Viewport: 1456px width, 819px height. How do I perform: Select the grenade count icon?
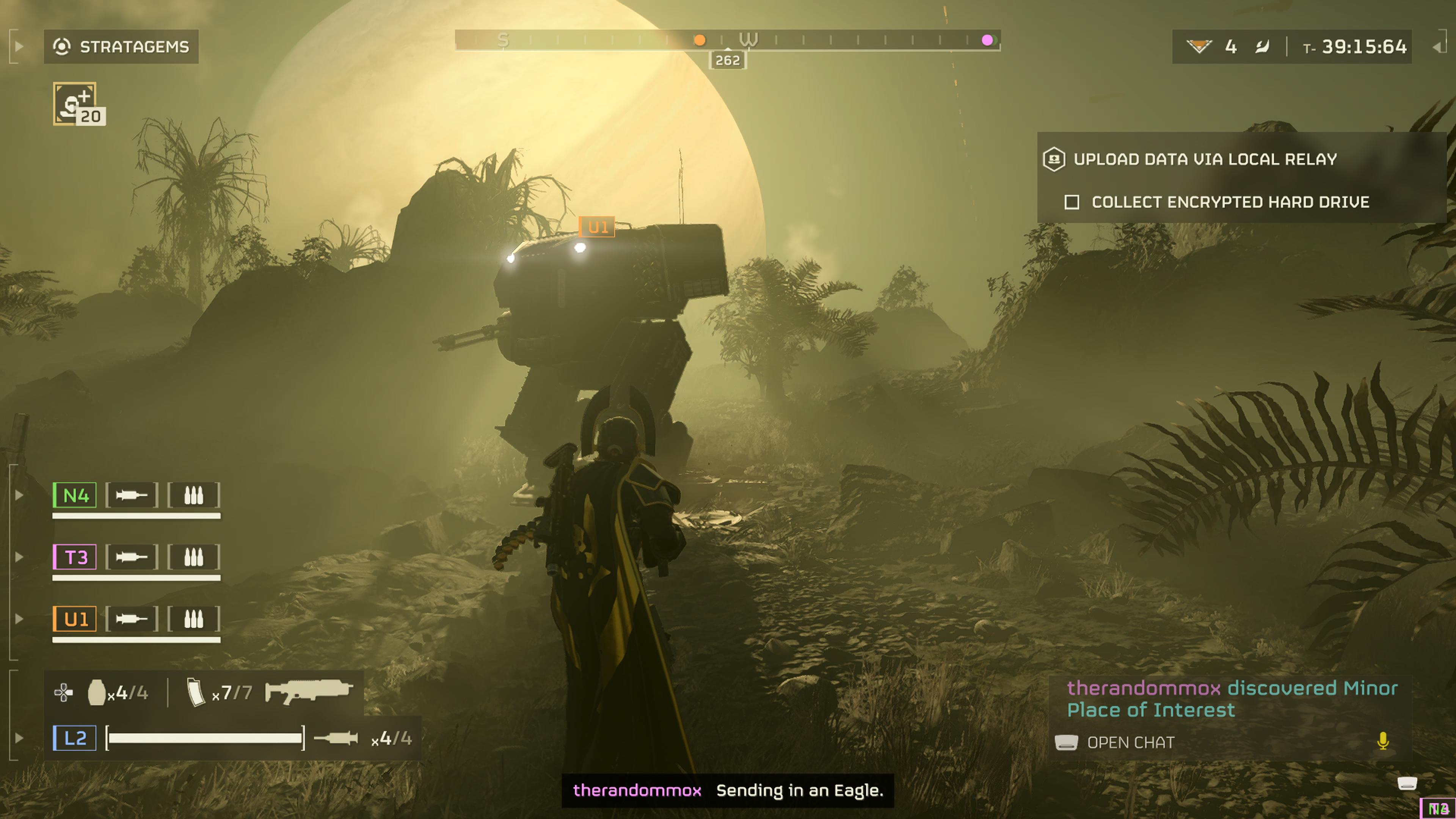coord(97,692)
